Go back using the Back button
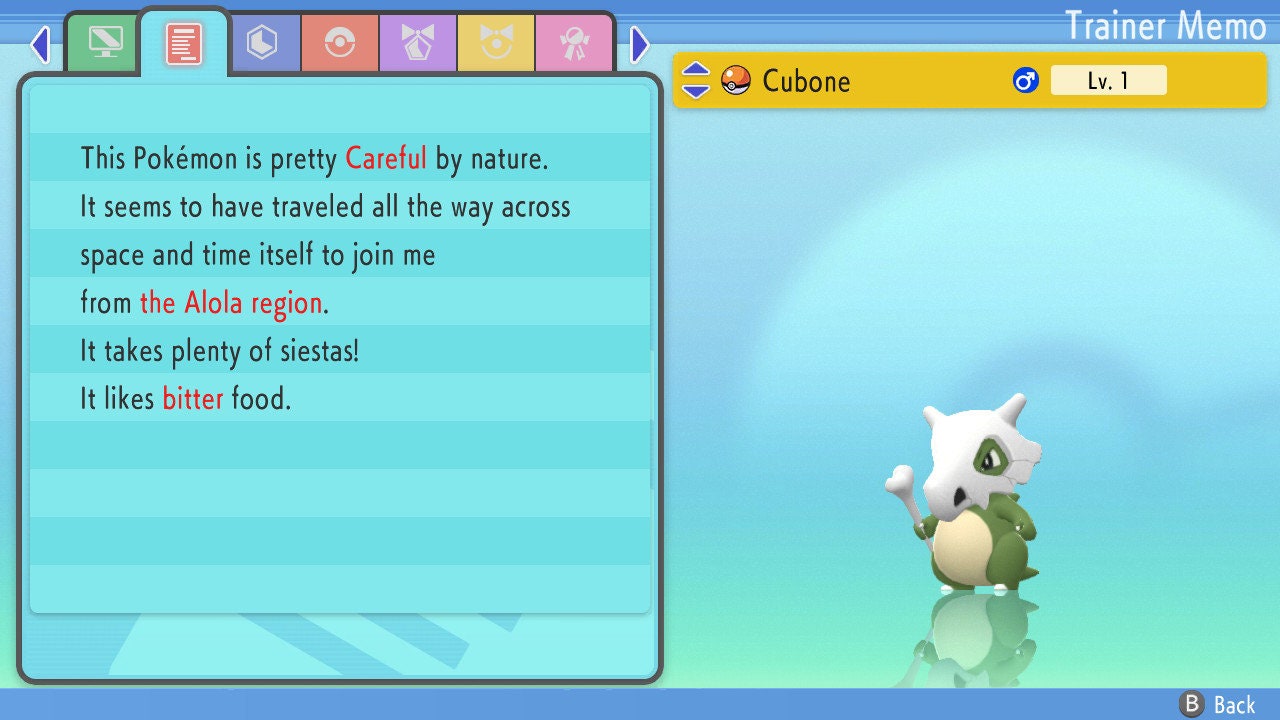Viewport: 1280px width, 720px height. [x=1218, y=704]
